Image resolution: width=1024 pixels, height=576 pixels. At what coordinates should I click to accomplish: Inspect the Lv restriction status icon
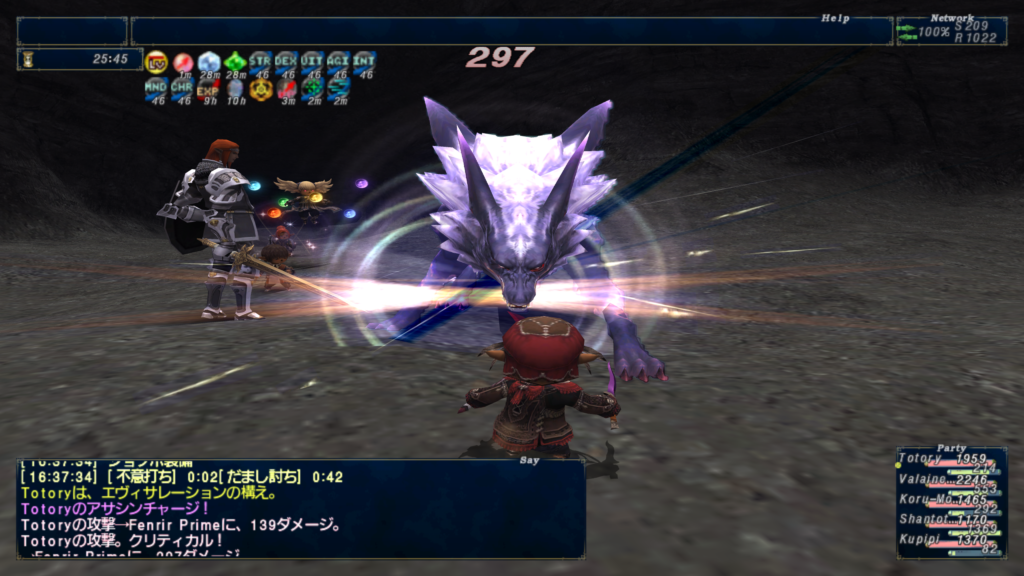pyautogui.click(x=156, y=62)
